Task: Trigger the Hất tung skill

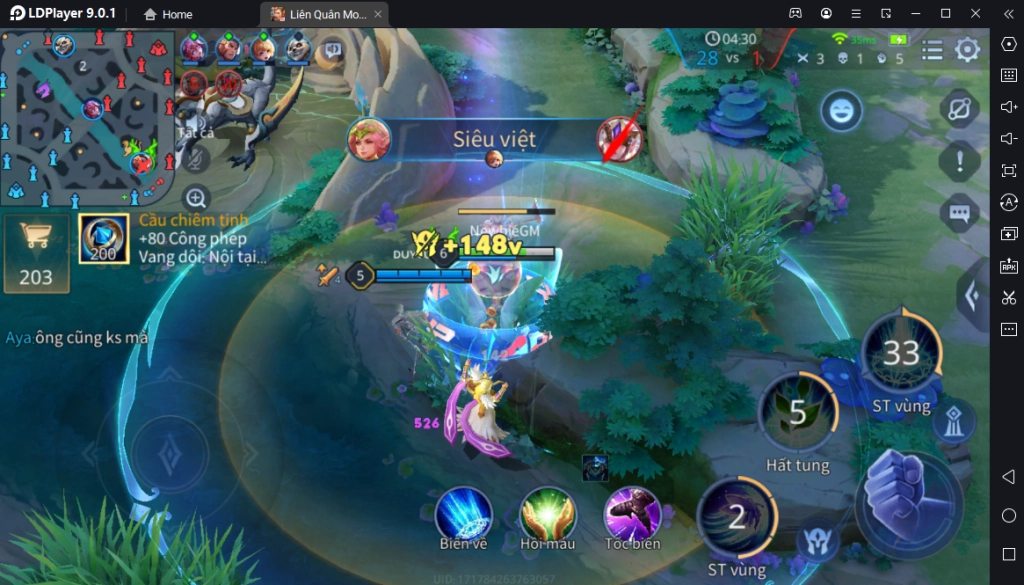Action: point(797,414)
